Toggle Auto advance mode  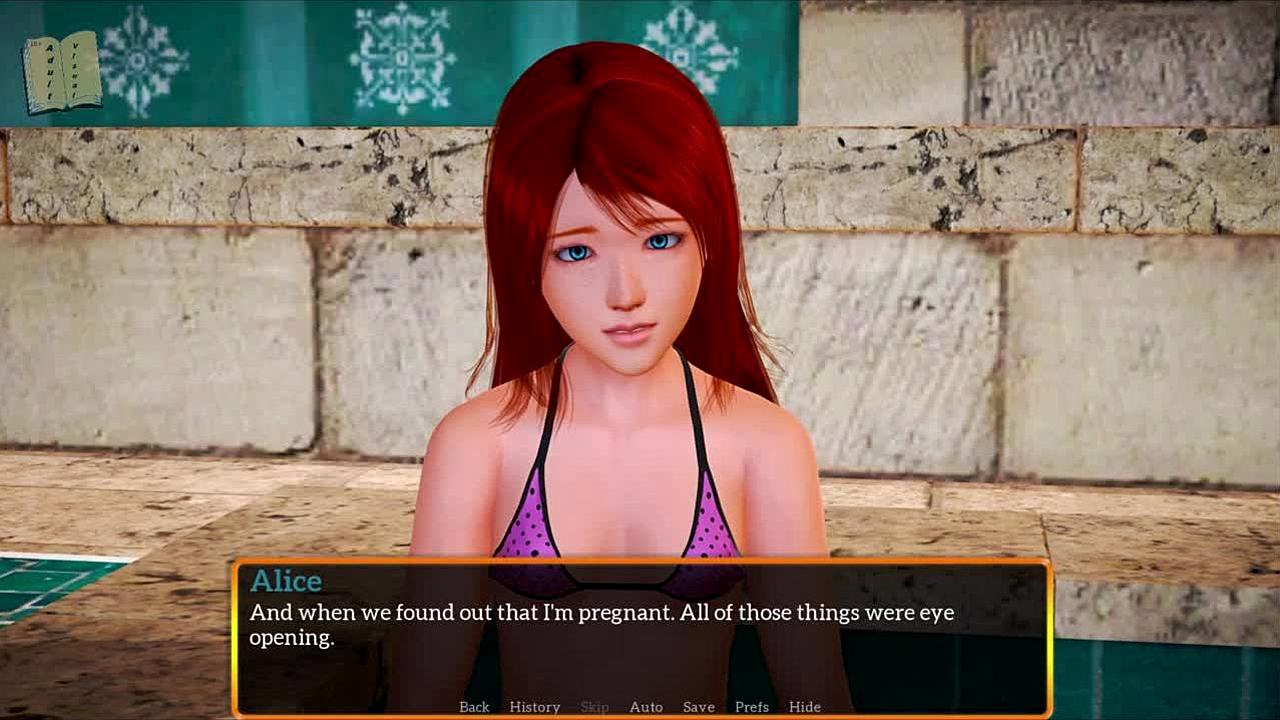click(646, 707)
